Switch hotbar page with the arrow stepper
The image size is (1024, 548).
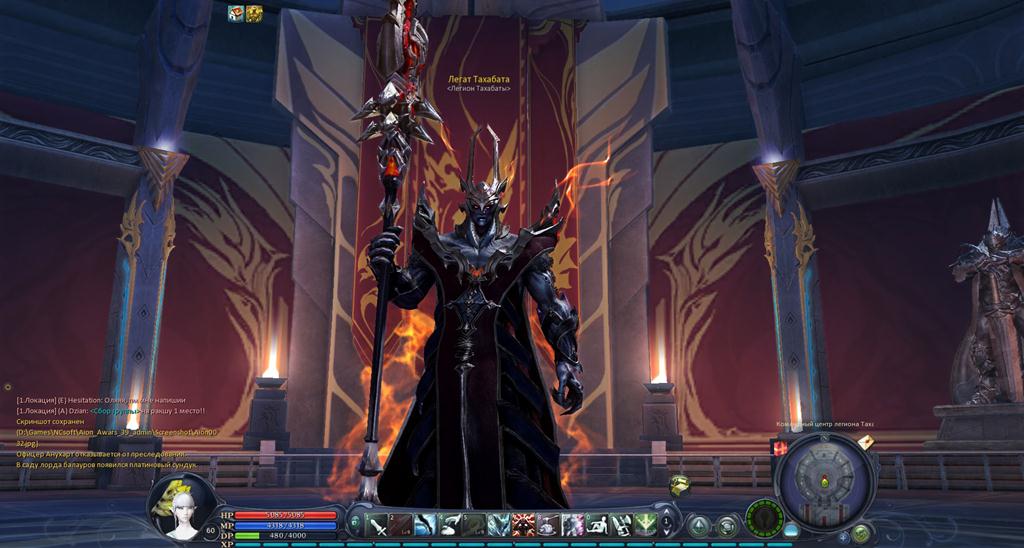[x=667, y=523]
